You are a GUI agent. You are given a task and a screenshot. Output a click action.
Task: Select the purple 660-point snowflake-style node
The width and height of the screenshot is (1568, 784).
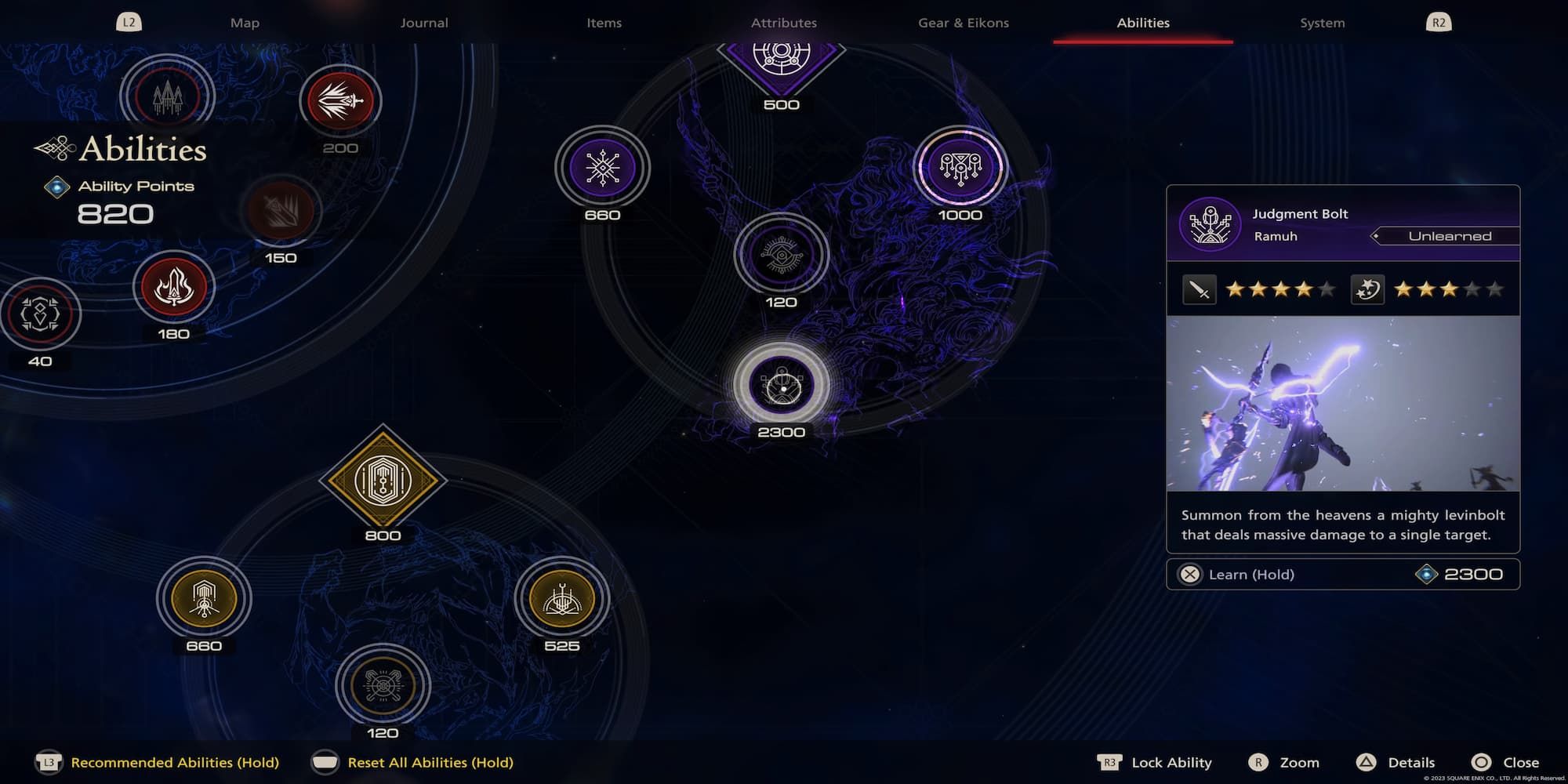click(602, 168)
